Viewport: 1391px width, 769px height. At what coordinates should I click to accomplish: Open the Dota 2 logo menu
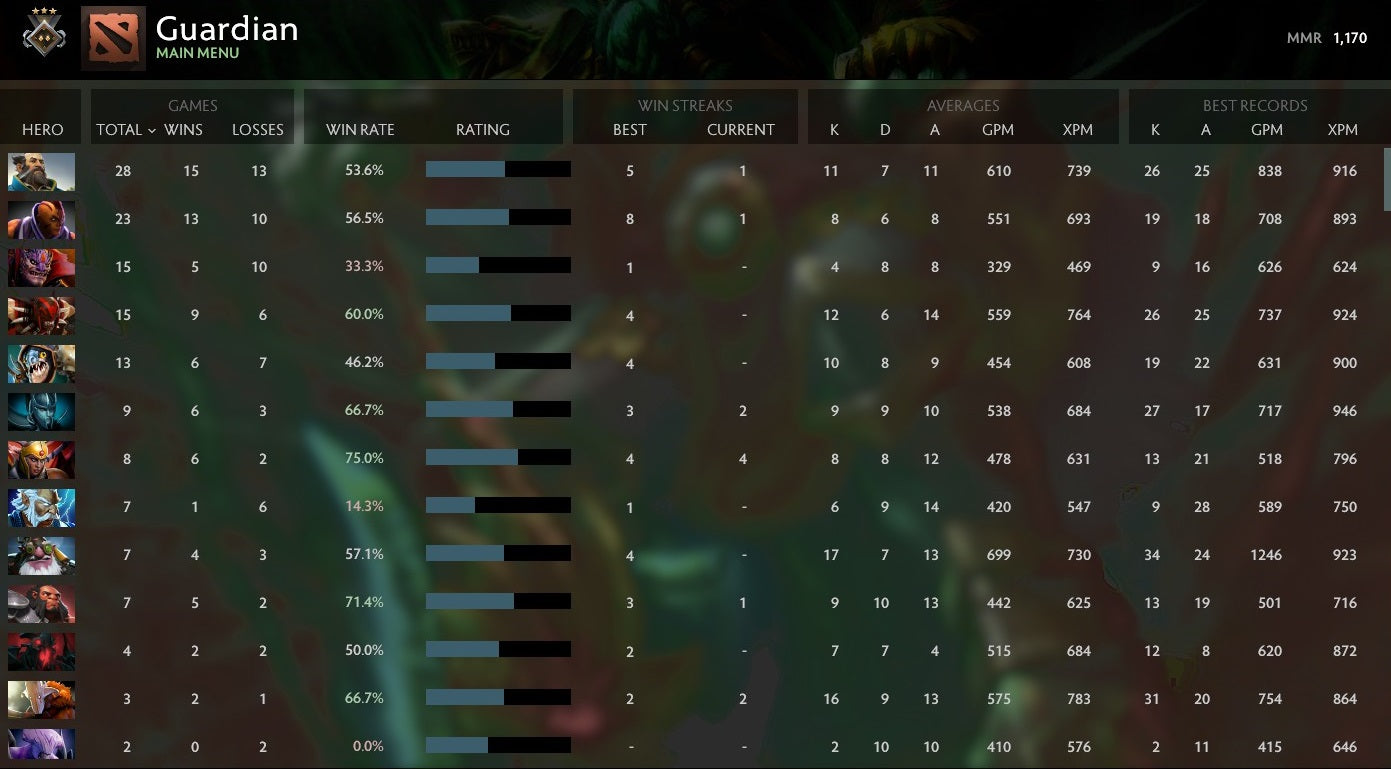pyautogui.click(x=113, y=36)
